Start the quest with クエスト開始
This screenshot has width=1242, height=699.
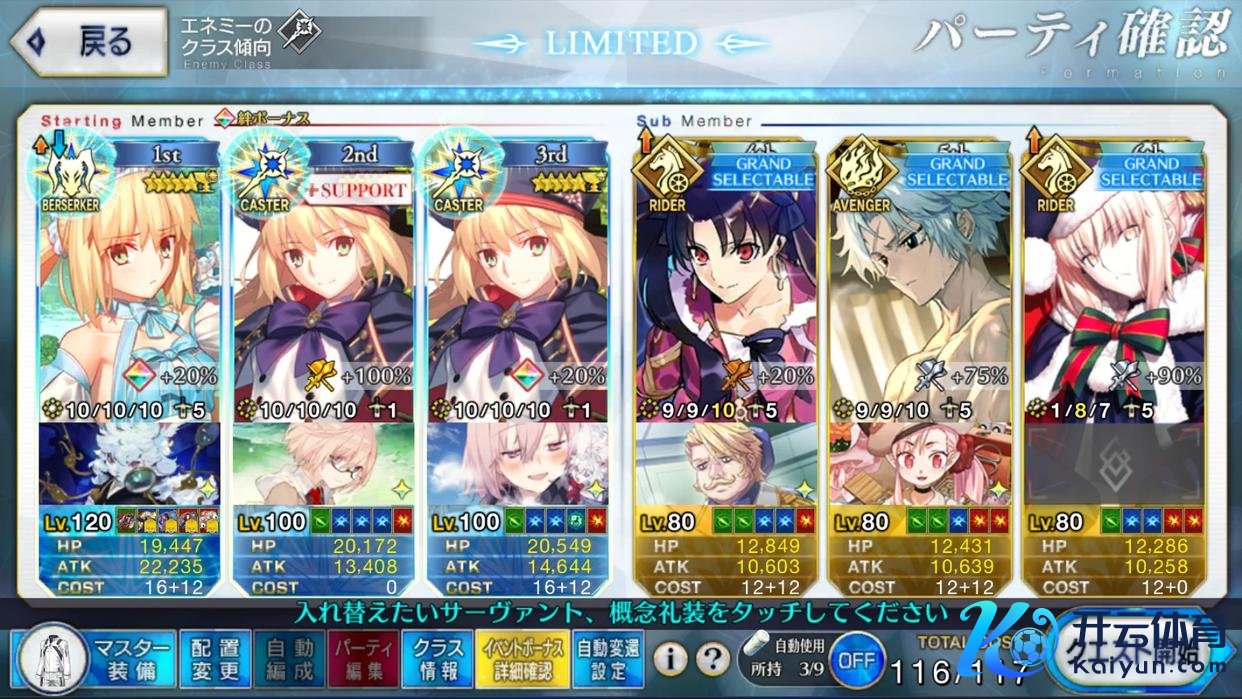pyautogui.click(x=1140, y=655)
